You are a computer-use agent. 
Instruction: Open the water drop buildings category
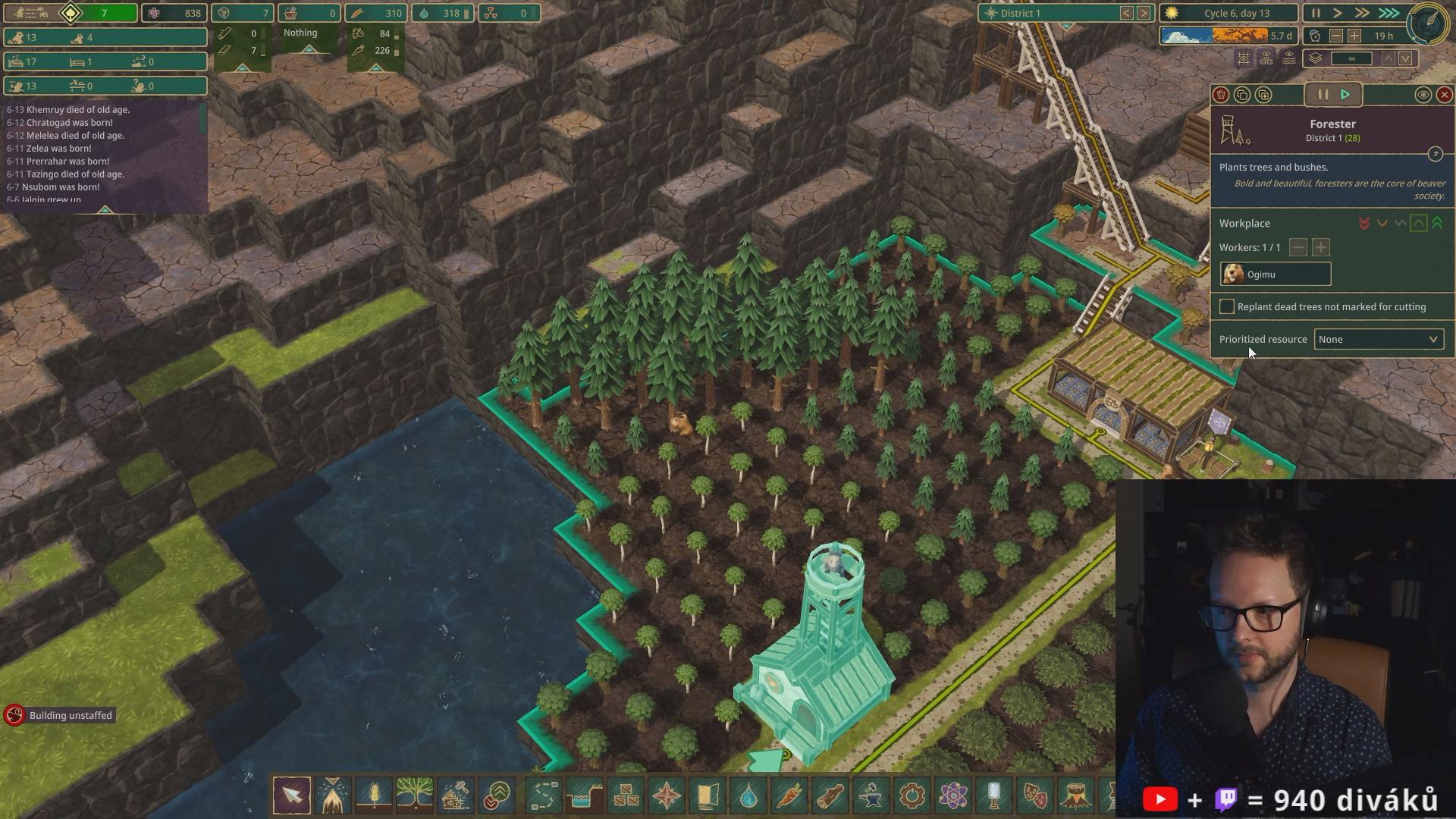coord(748,795)
